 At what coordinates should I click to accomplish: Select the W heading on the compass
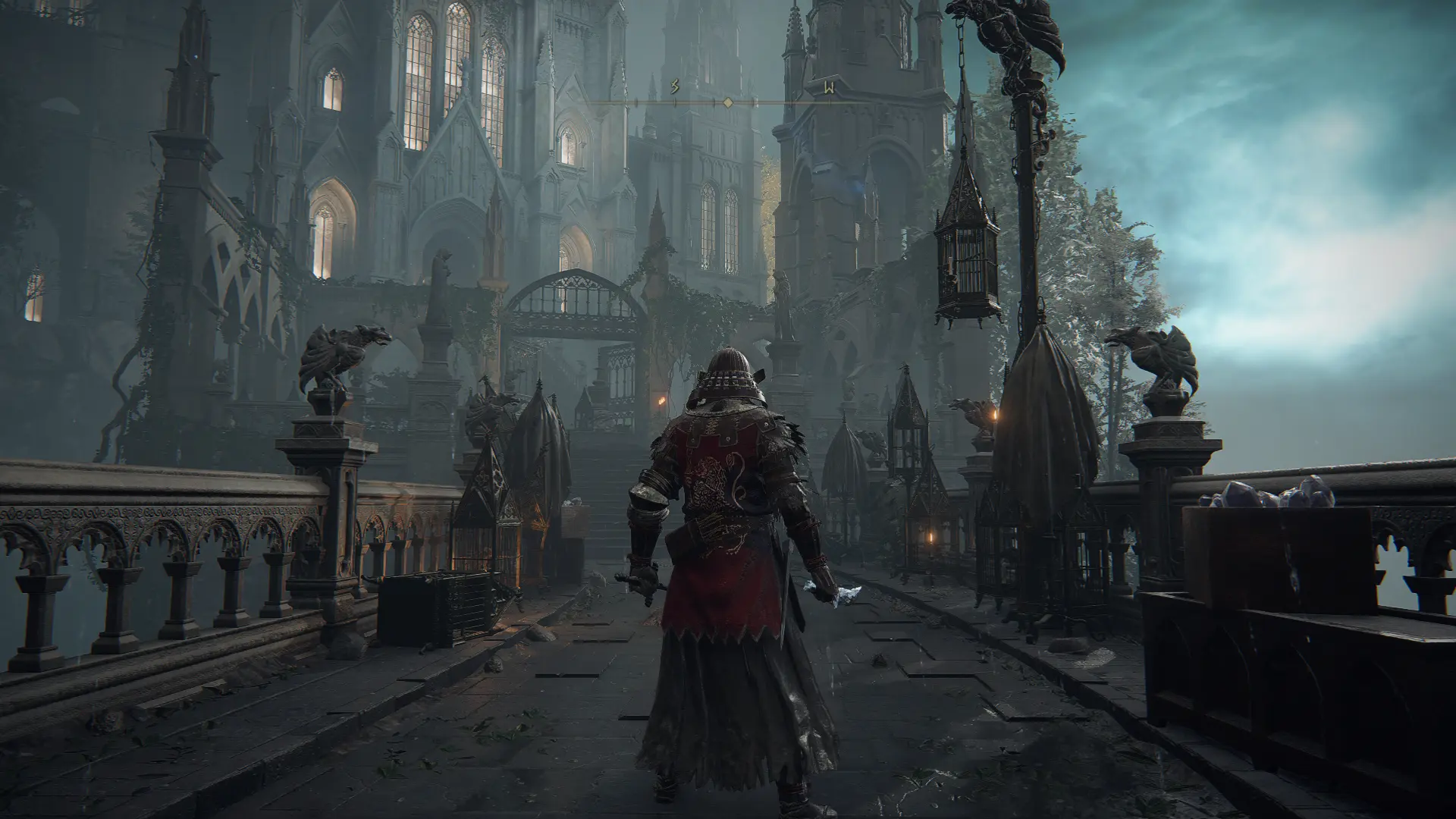pos(829,89)
